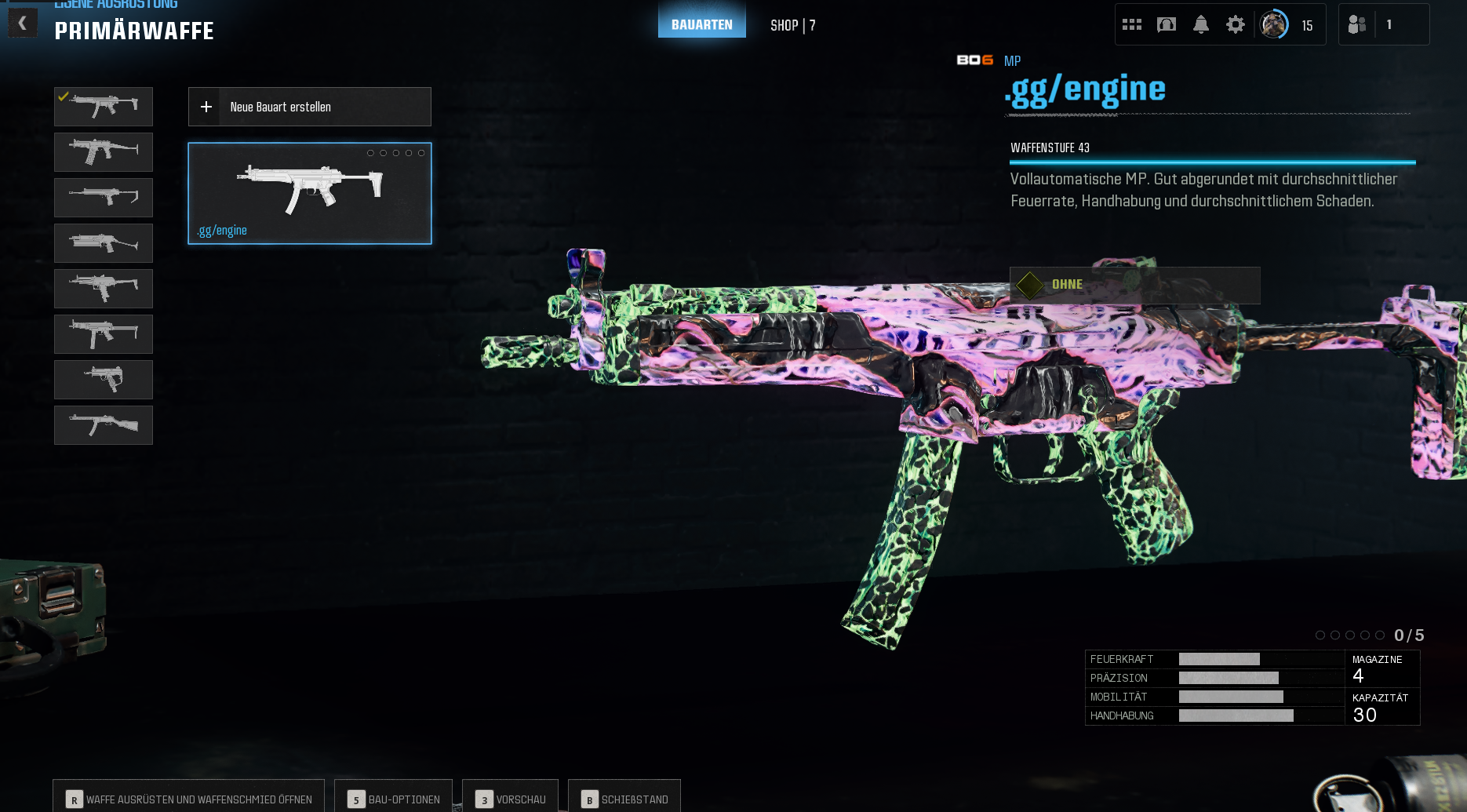
Task: Click Waffe ausrüsten und Waffenschmied öffnen
Action: [x=189, y=799]
